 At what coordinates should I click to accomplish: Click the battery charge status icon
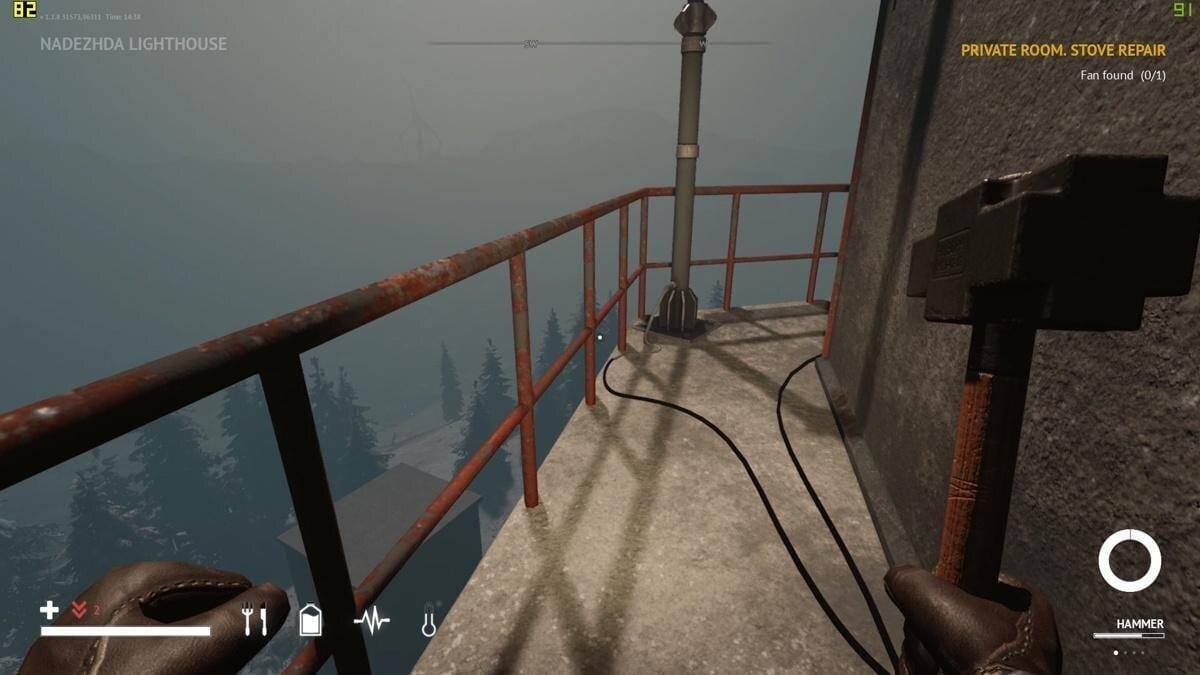[x=311, y=620]
